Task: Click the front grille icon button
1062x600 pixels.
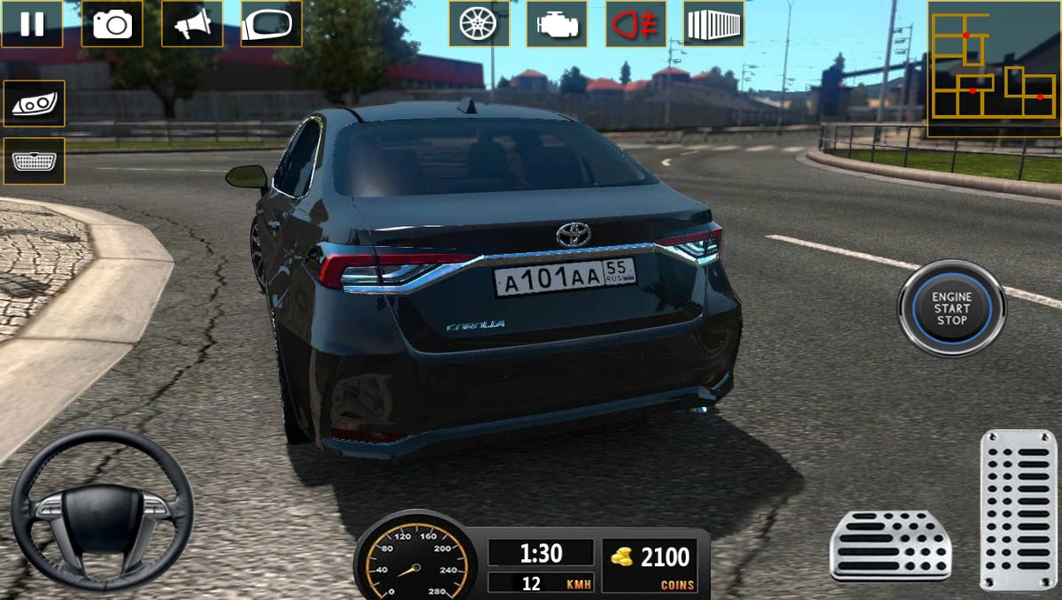Action: pos(34,161)
